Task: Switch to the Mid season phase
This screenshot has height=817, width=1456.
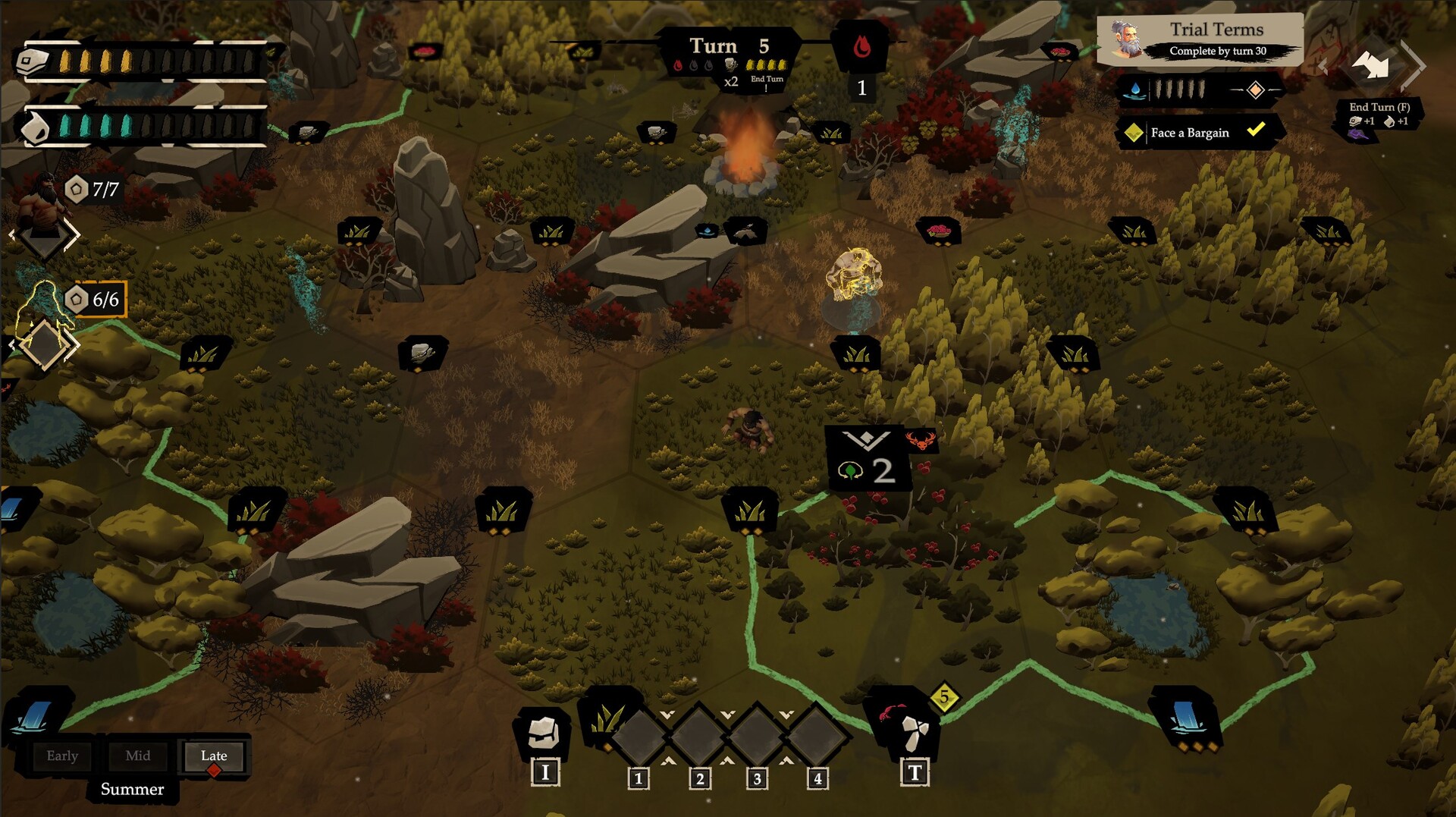Action: [137, 756]
